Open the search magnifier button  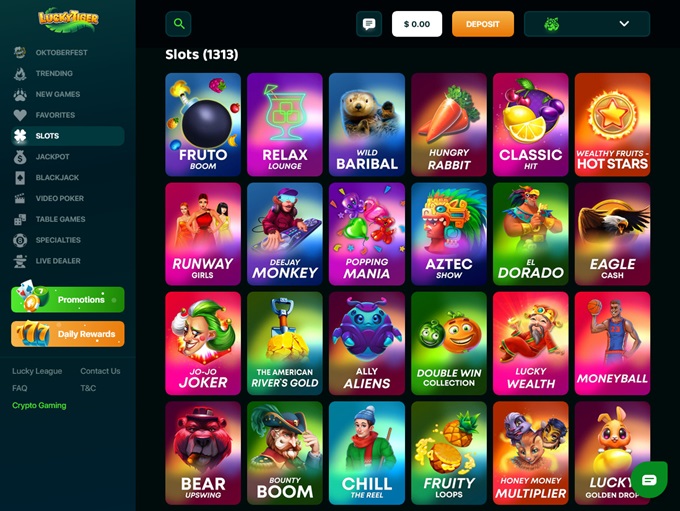(x=178, y=24)
